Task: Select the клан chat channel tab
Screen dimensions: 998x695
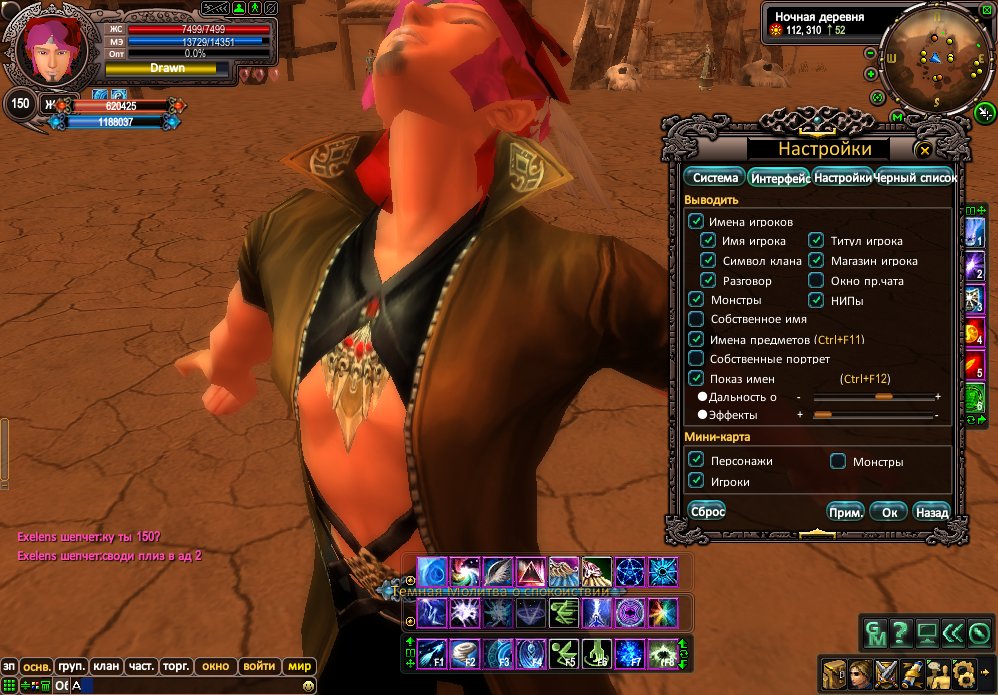Action: (105, 666)
